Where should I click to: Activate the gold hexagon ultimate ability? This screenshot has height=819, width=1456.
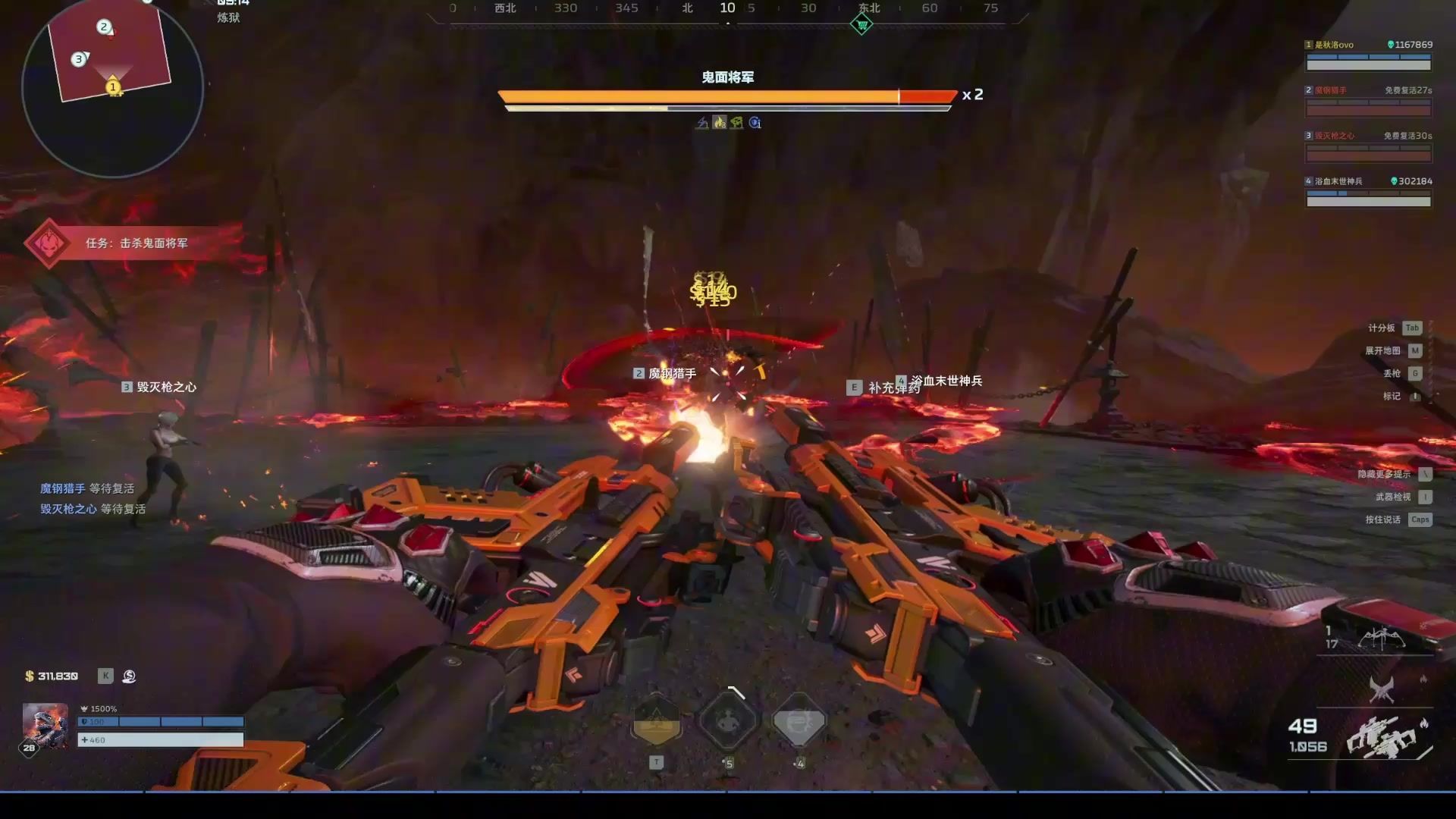(657, 721)
